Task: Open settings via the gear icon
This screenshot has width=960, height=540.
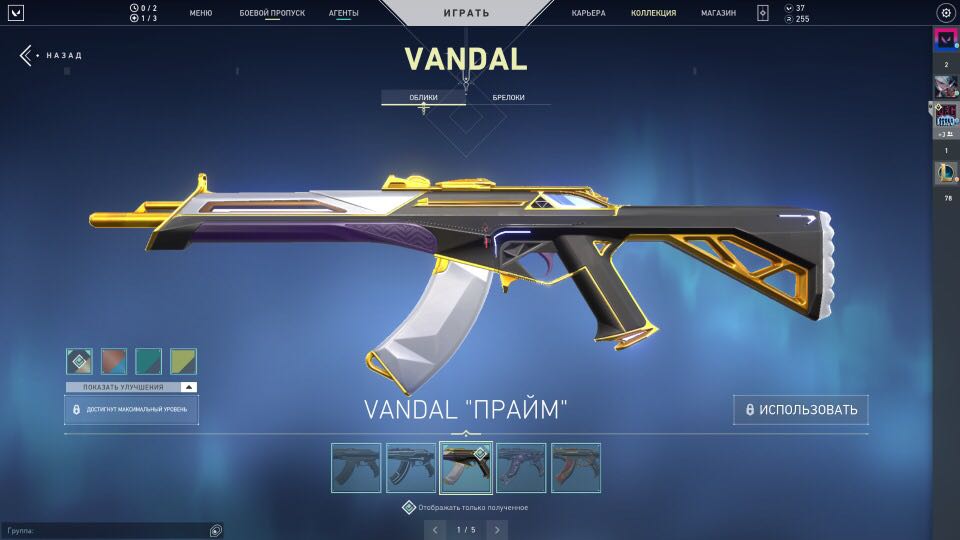Action: [945, 13]
